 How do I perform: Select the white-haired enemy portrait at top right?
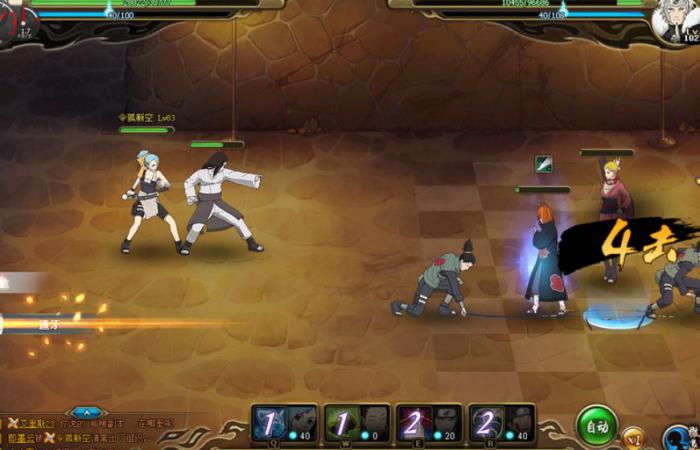673,22
